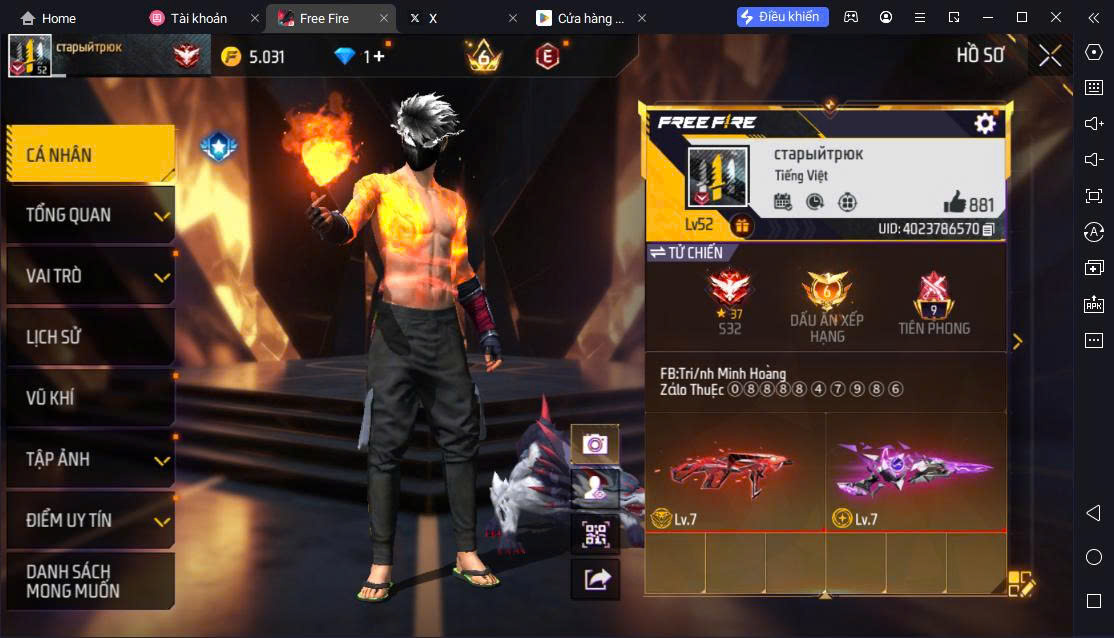
Task: Select the red Lv.7 weapon showcase
Action: (734, 472)
